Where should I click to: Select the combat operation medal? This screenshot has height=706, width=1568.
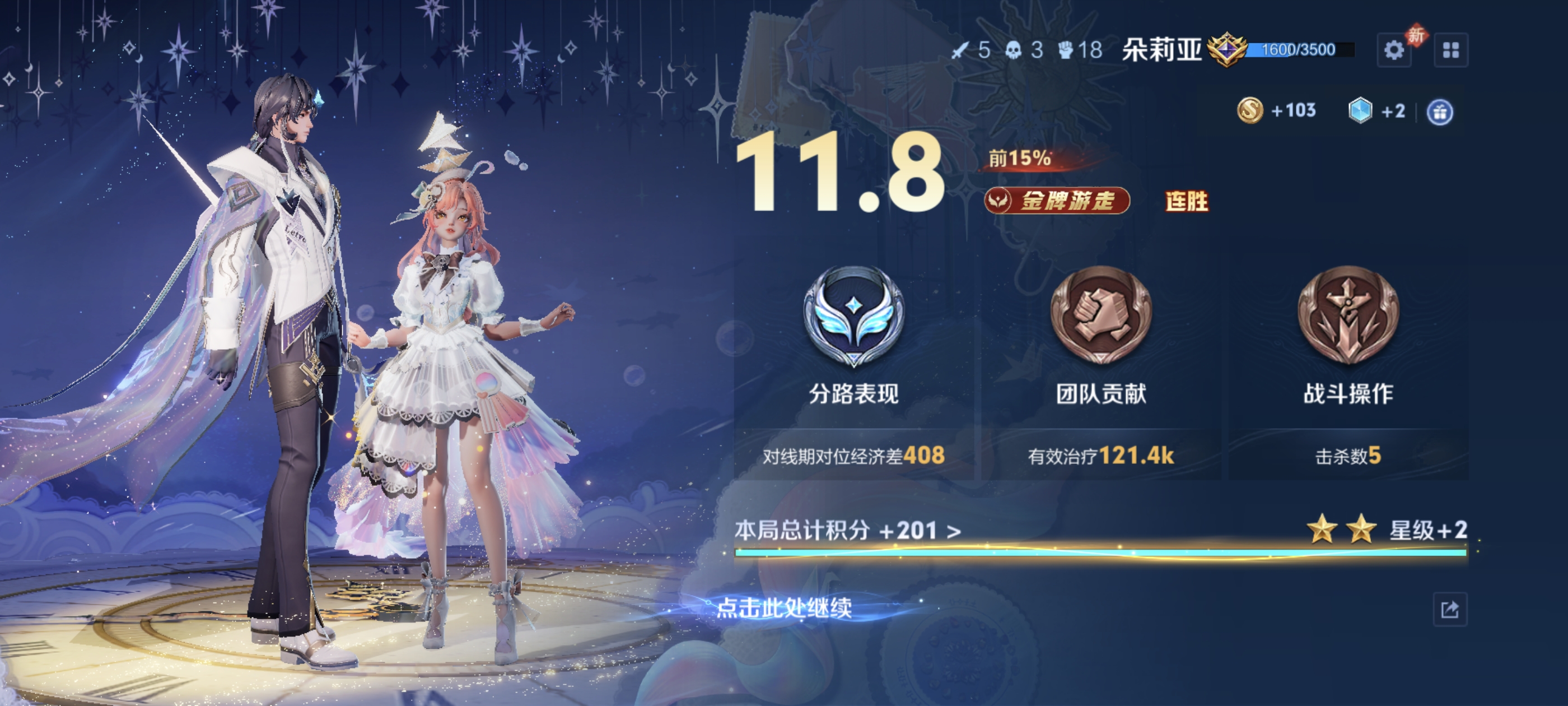[1348, 315]
